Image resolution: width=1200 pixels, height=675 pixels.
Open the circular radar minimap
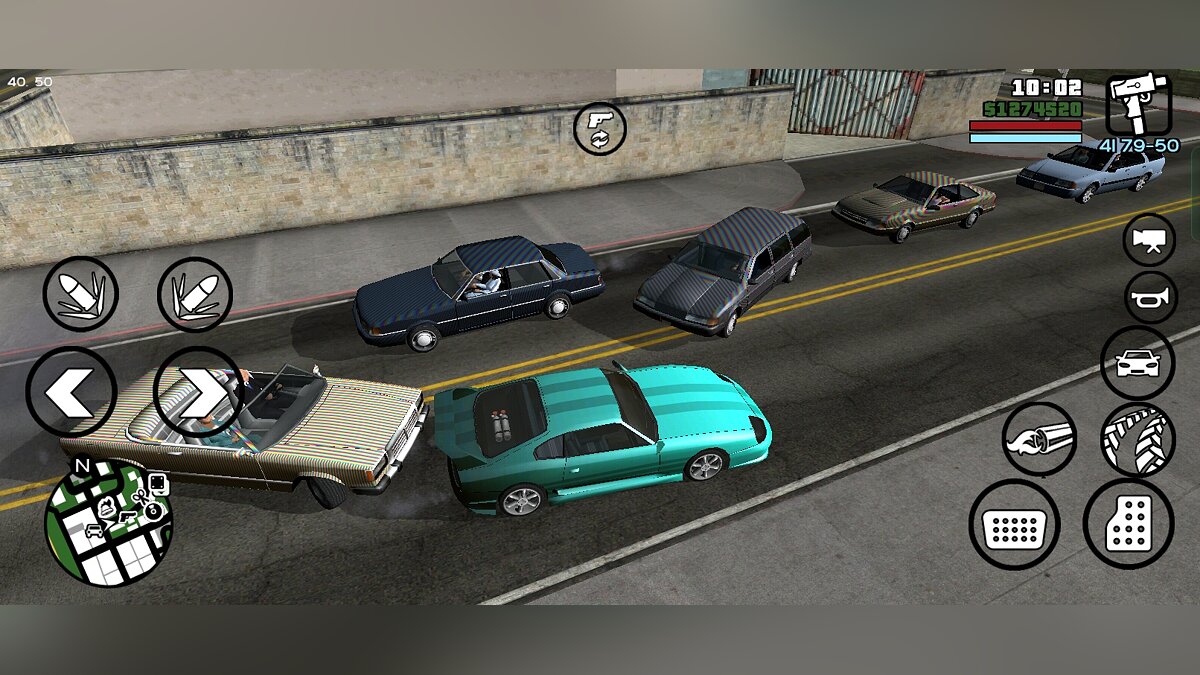[x=108, y=524]
